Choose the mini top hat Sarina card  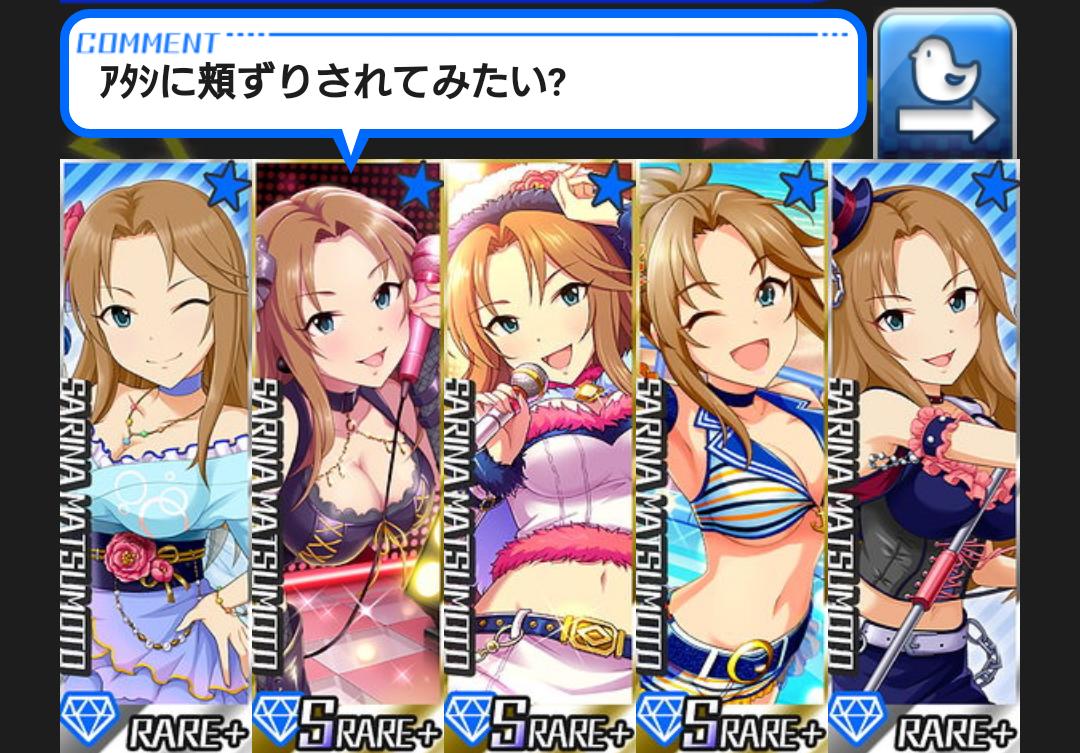coord(924,450)
